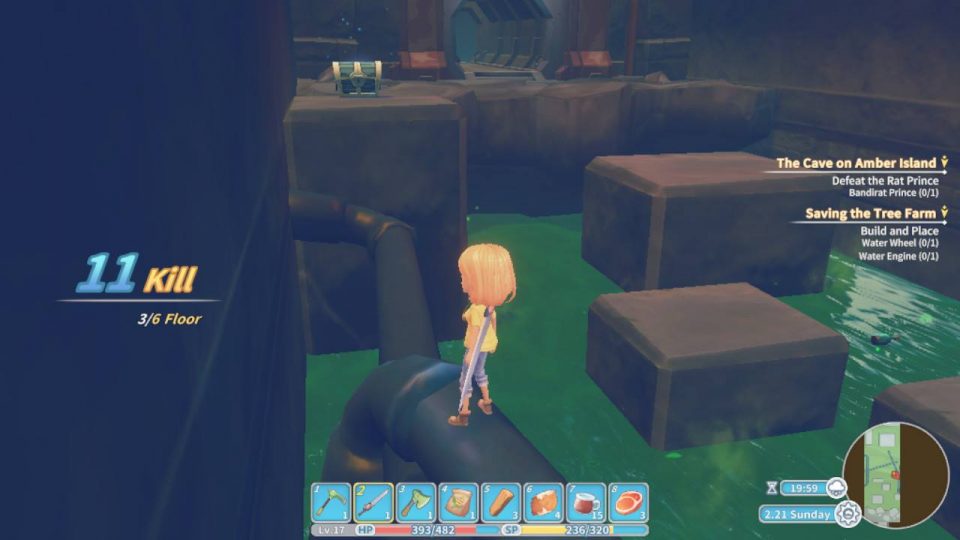Select The Cave on Amber Island quest
Screen dimensions: 960x540
coord(856,163)
